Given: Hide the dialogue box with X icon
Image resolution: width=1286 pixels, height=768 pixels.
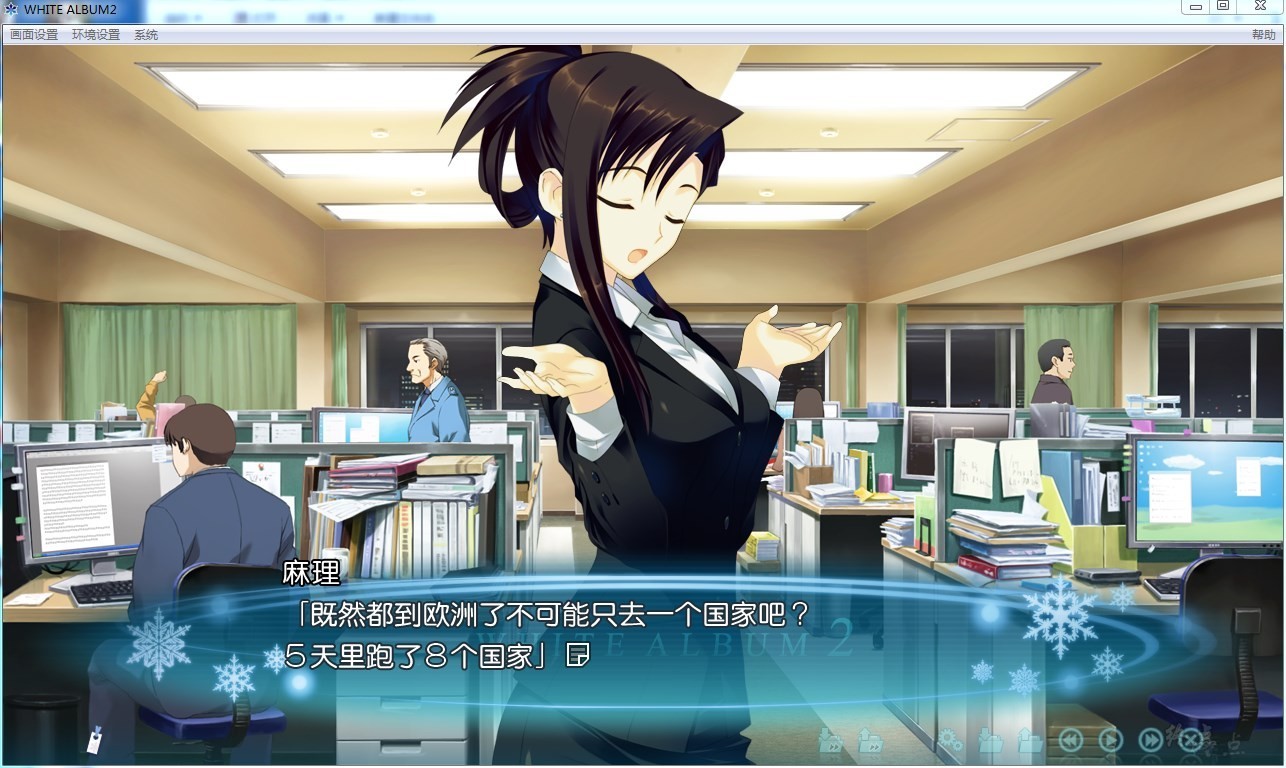Looking at the screenshot, I should [1190, 741].
